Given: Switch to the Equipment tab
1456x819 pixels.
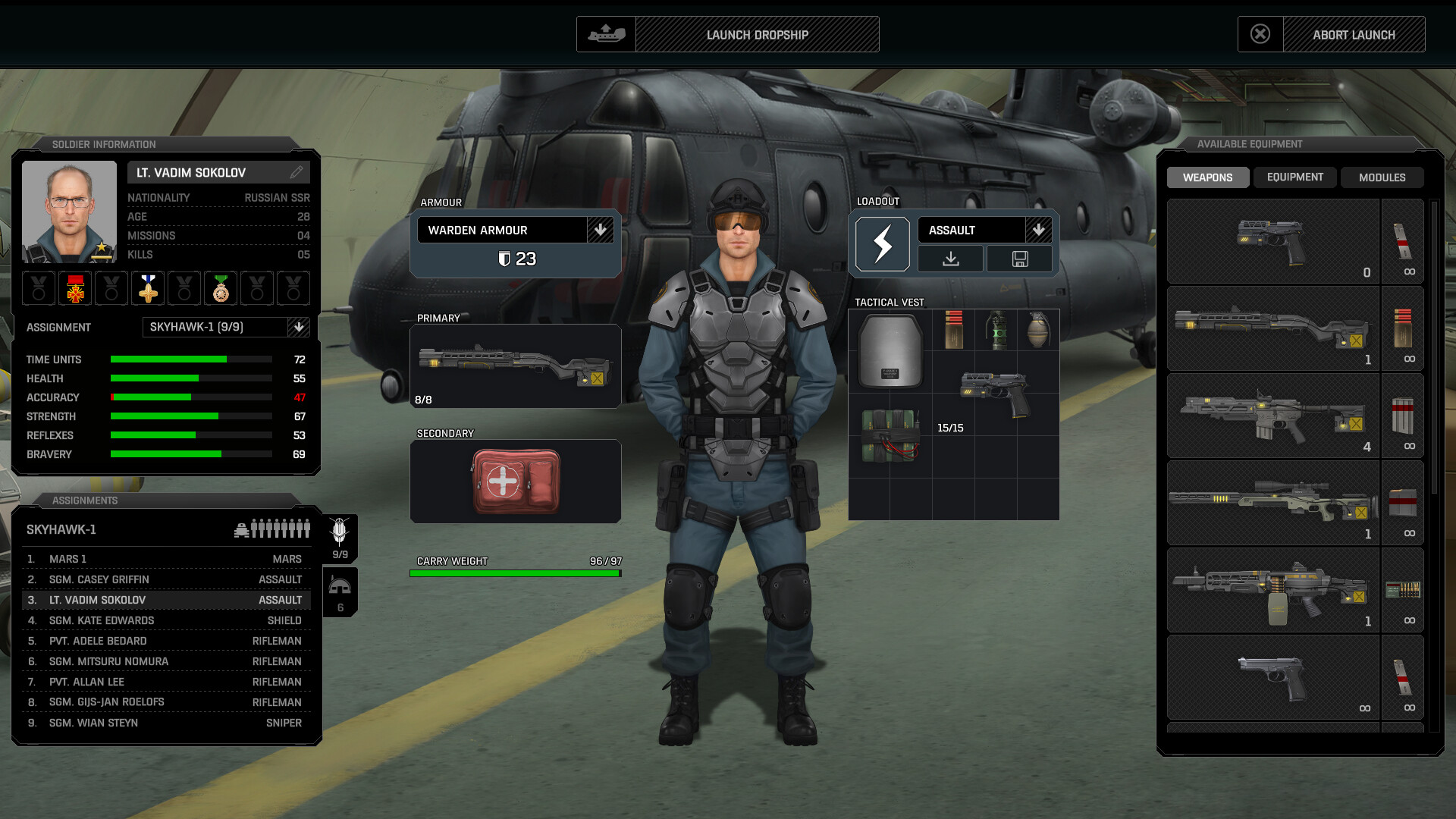Looking at the screenshot, I should (1294, 177).
